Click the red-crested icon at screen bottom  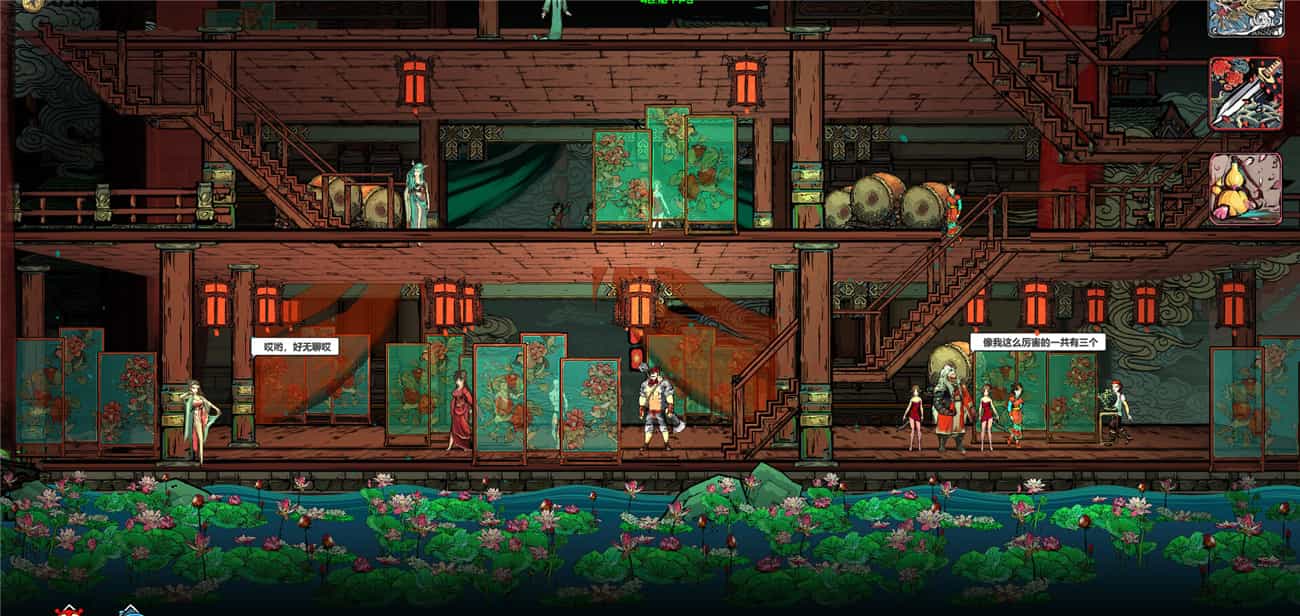69,610
